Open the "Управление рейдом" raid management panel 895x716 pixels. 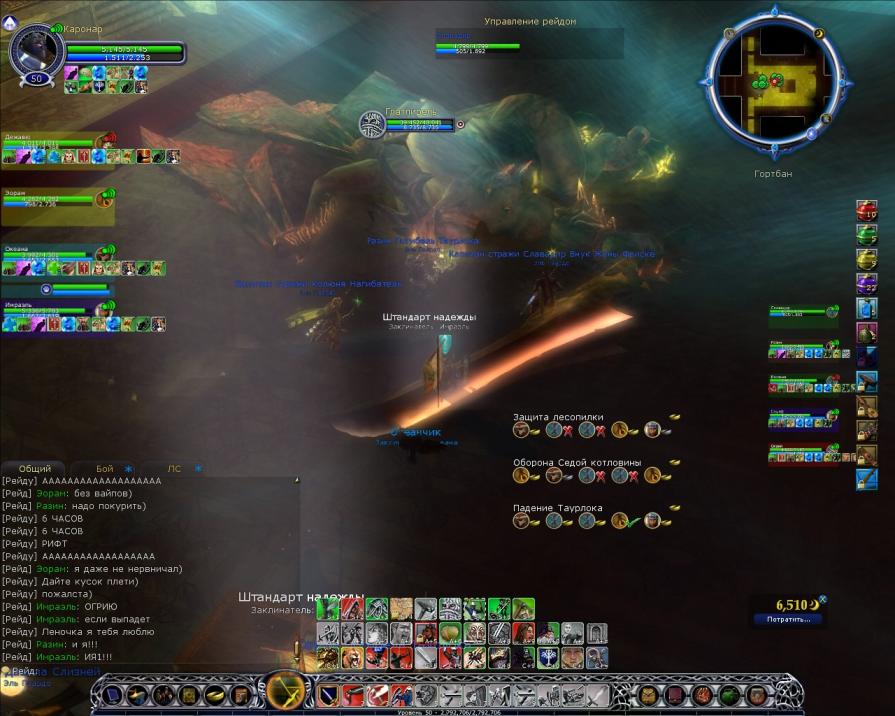530,21
